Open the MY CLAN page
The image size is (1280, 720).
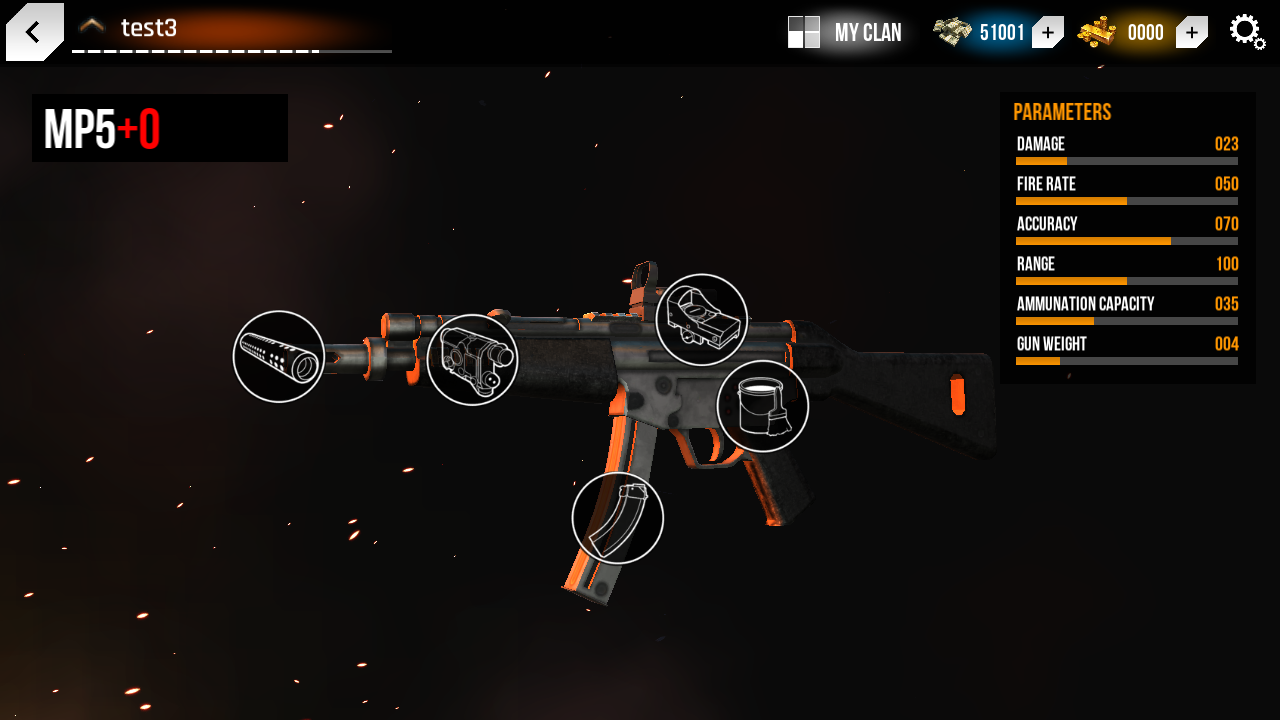[x=865, y=32]
